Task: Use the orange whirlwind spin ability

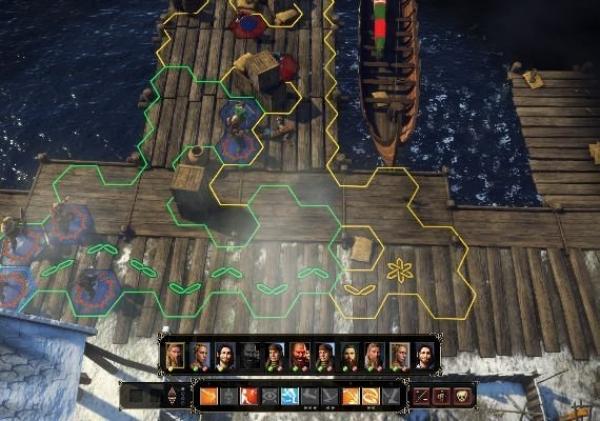Action: point(370,396)
